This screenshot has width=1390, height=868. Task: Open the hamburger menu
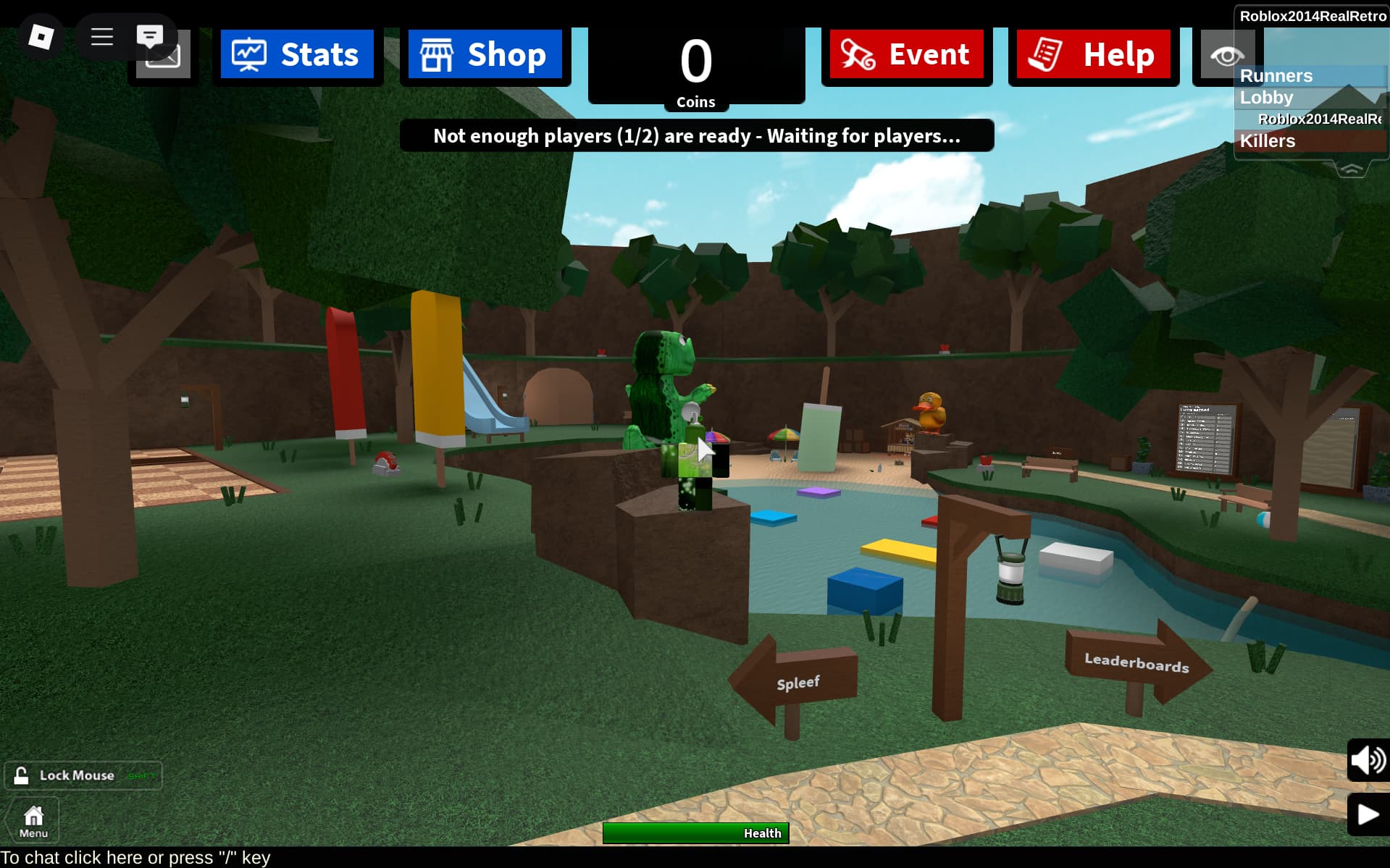pyautogui.click(x=101, y=35)
